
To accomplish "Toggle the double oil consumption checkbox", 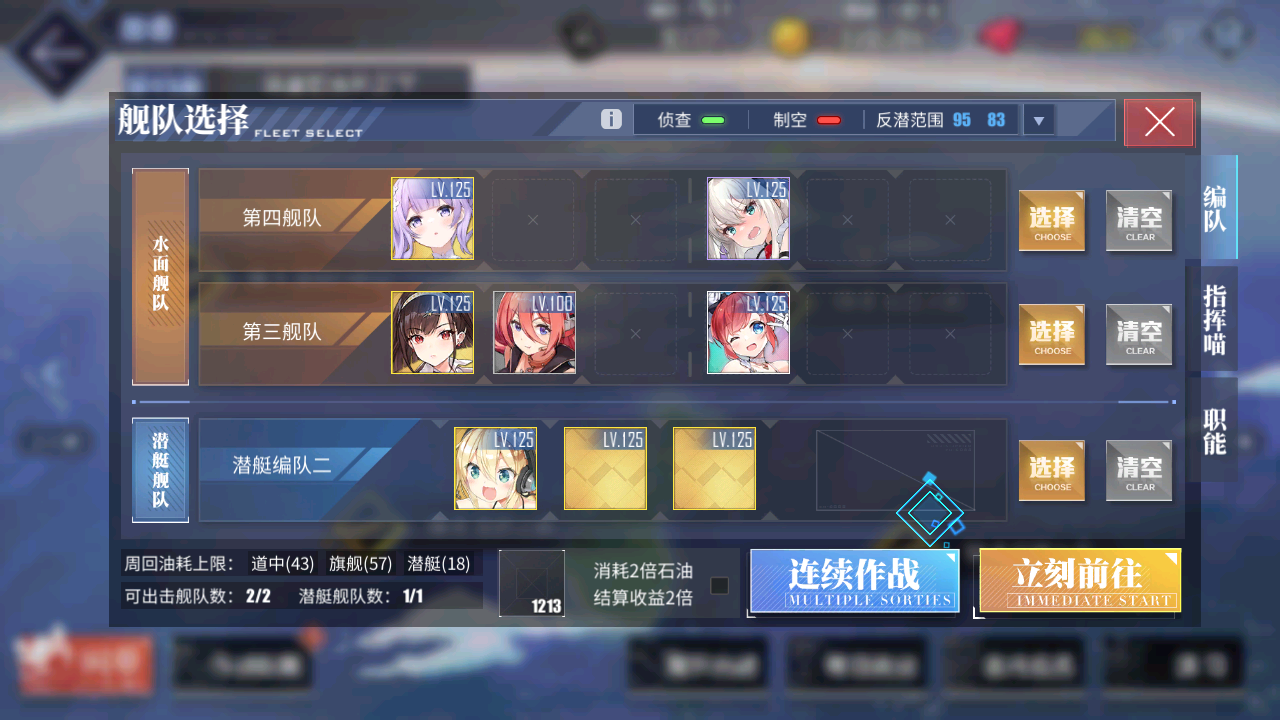I will pyautogui.click(x=719, y=586).
